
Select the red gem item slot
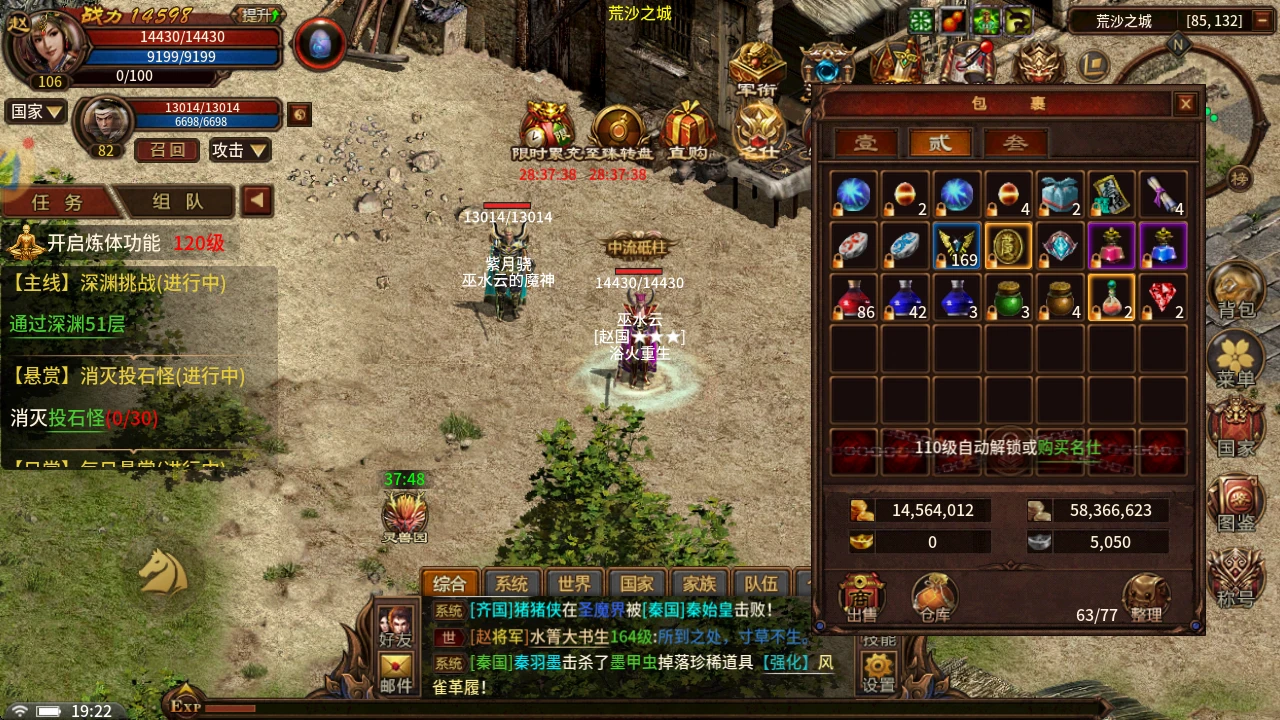(x=1163, y=297)
